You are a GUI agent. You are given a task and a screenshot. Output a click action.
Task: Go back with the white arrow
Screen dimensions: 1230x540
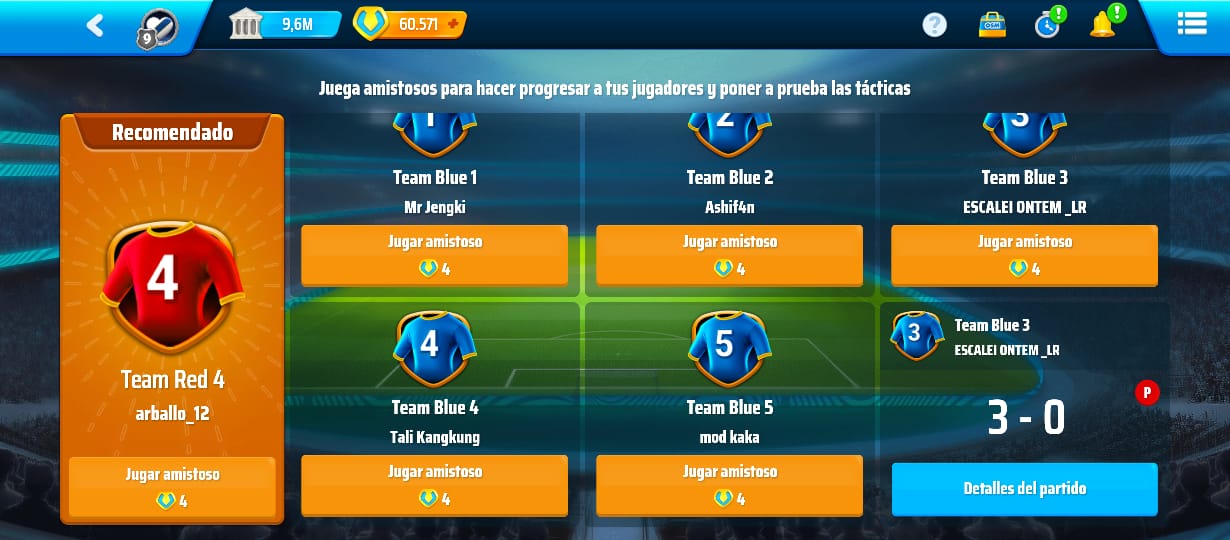(95, 25)
